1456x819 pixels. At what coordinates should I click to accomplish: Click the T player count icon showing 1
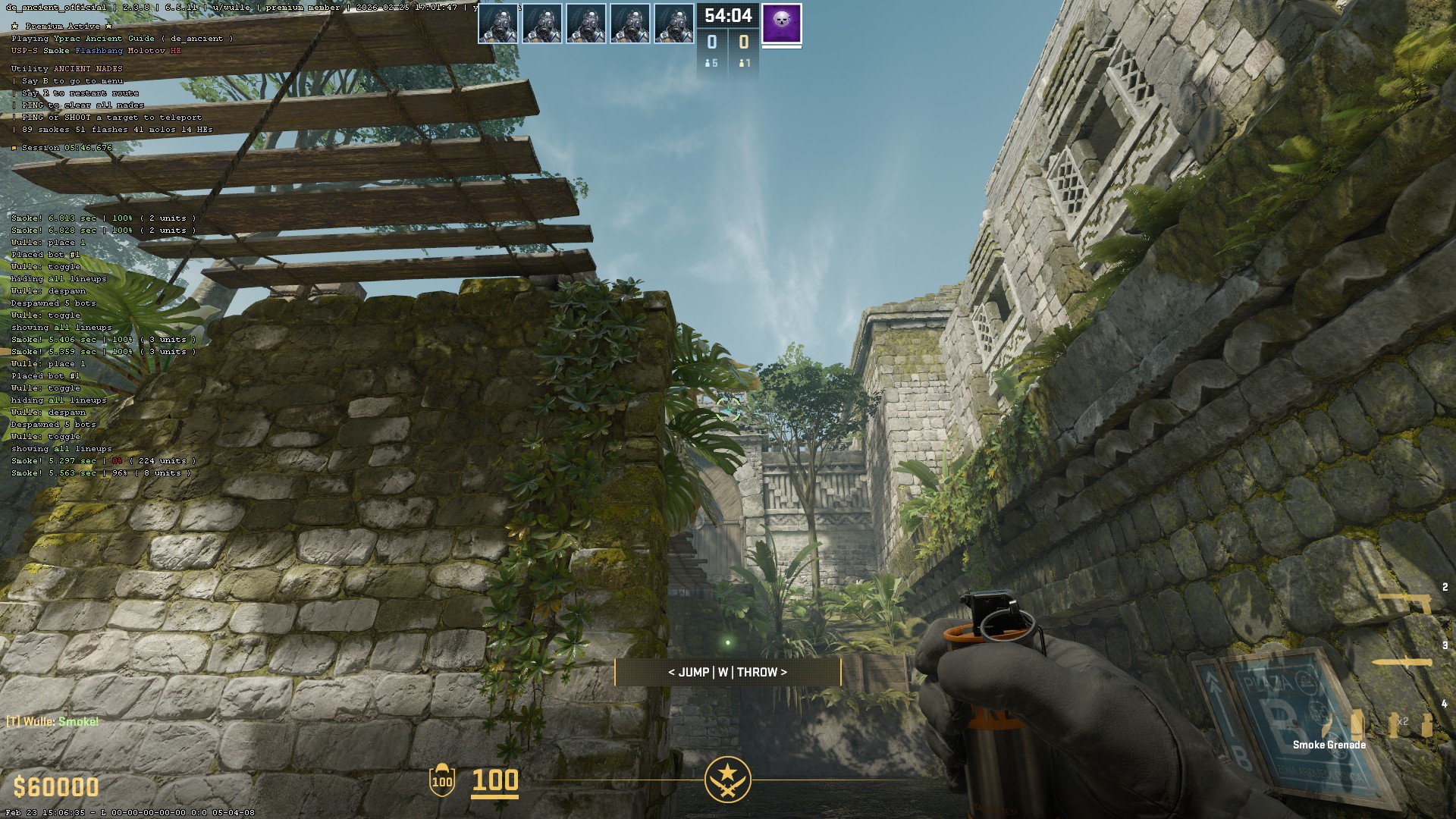point(742,64)
